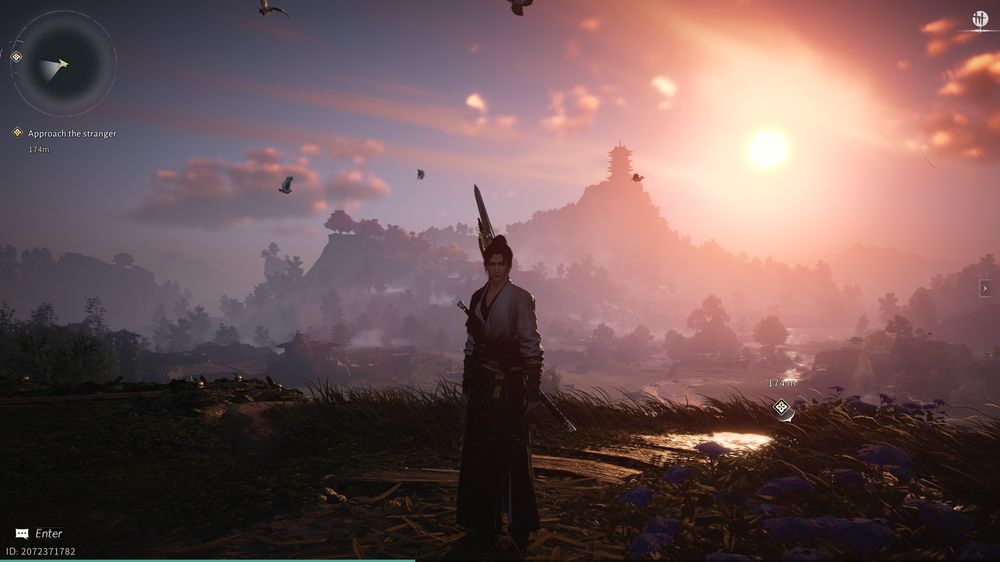Open the circular minimap
The width and height of the screenshot is (1000, 562).
click(64, 63)
